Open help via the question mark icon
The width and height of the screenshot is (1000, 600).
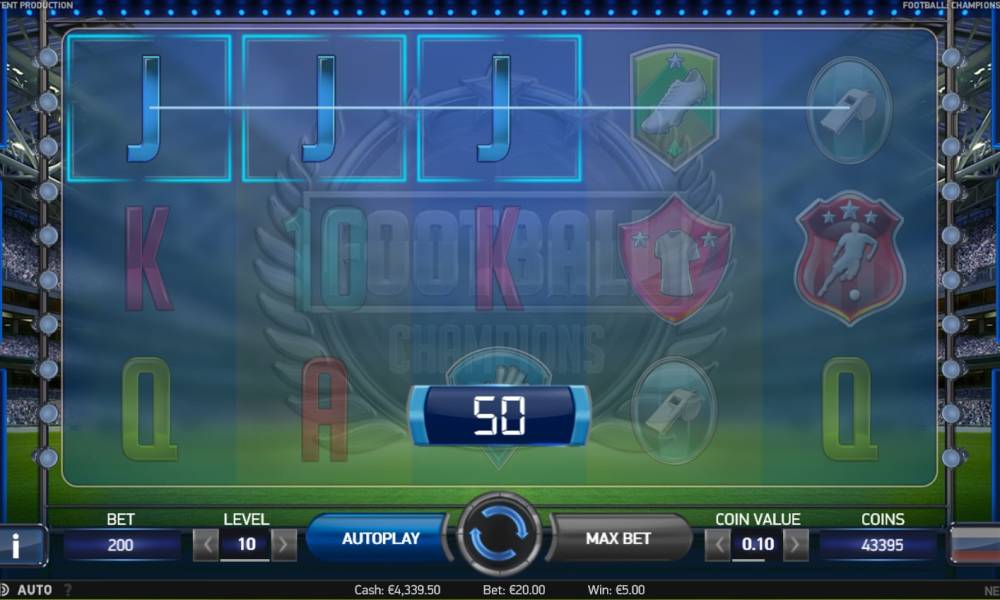tap(68, 590)
